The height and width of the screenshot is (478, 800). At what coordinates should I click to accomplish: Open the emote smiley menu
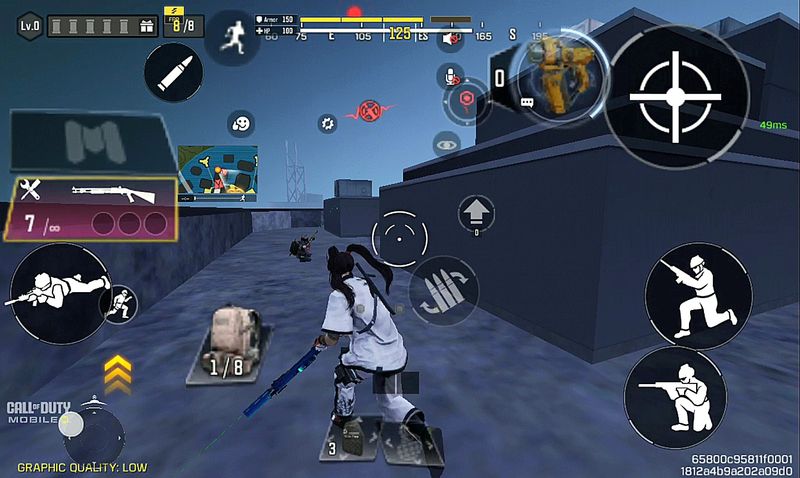click(240, 124)
